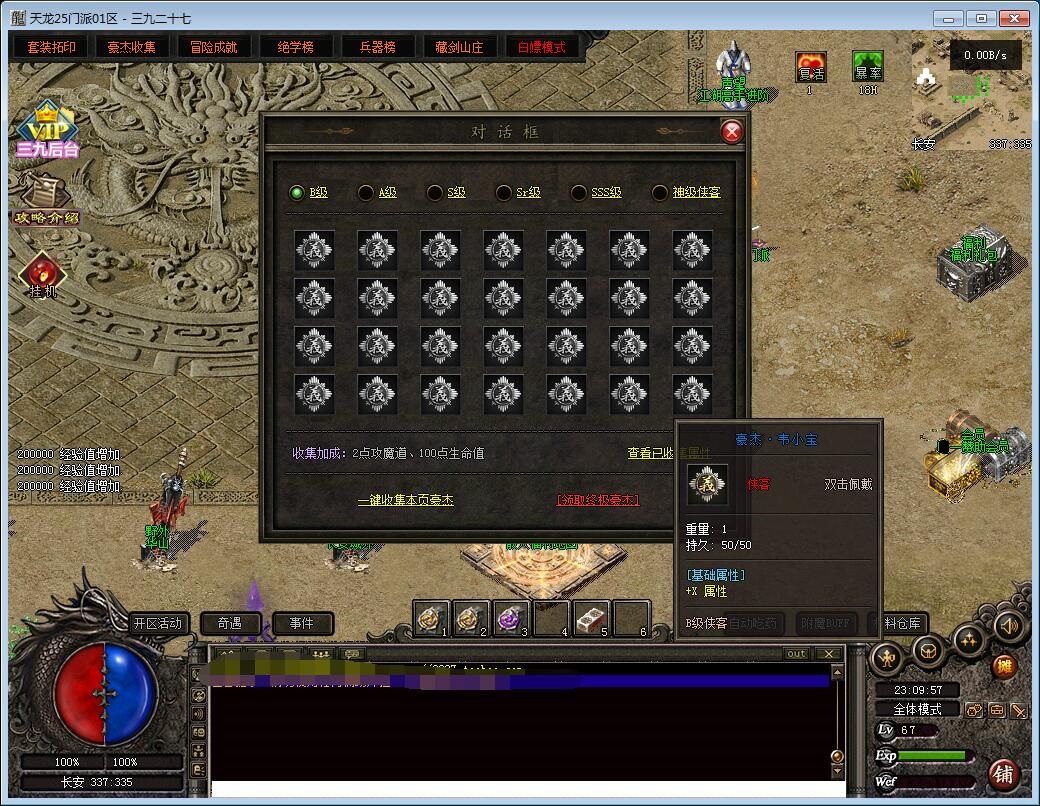Choose the 神级侠客 category
Image resolution: width=1040 pixels, height=806 pixels.
click(685, 193)
